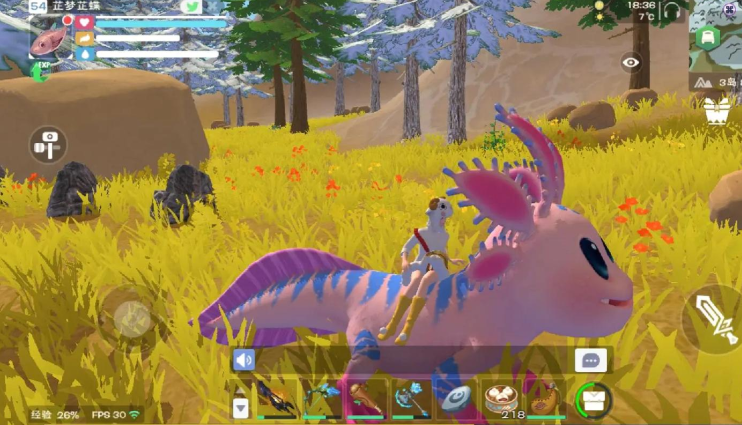Select the roasted meat food slot

[x=546, y=398]
